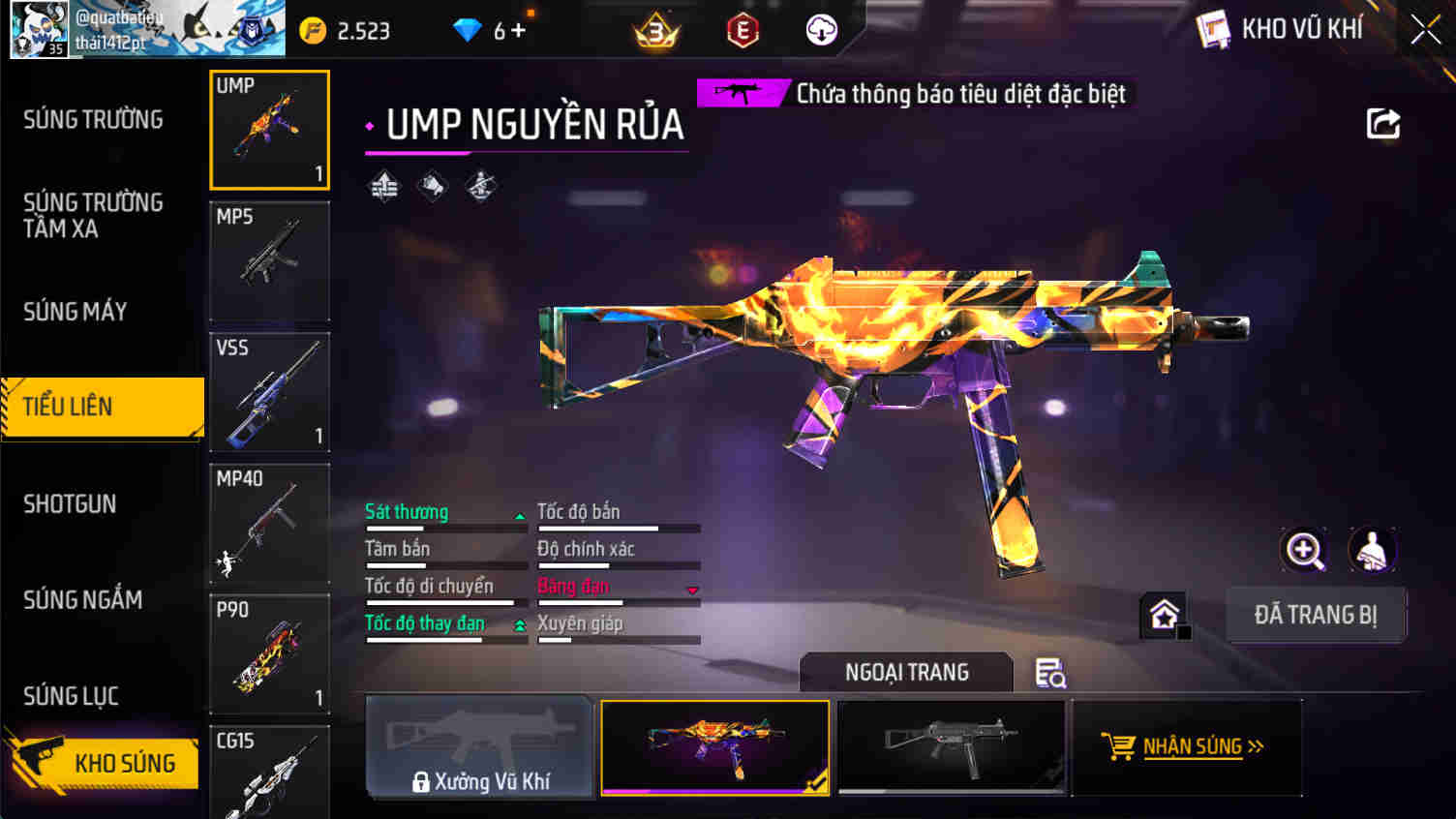The image size is (1456, 819).
Task: Select the default gray UMP skin
Action: (951, 746)
